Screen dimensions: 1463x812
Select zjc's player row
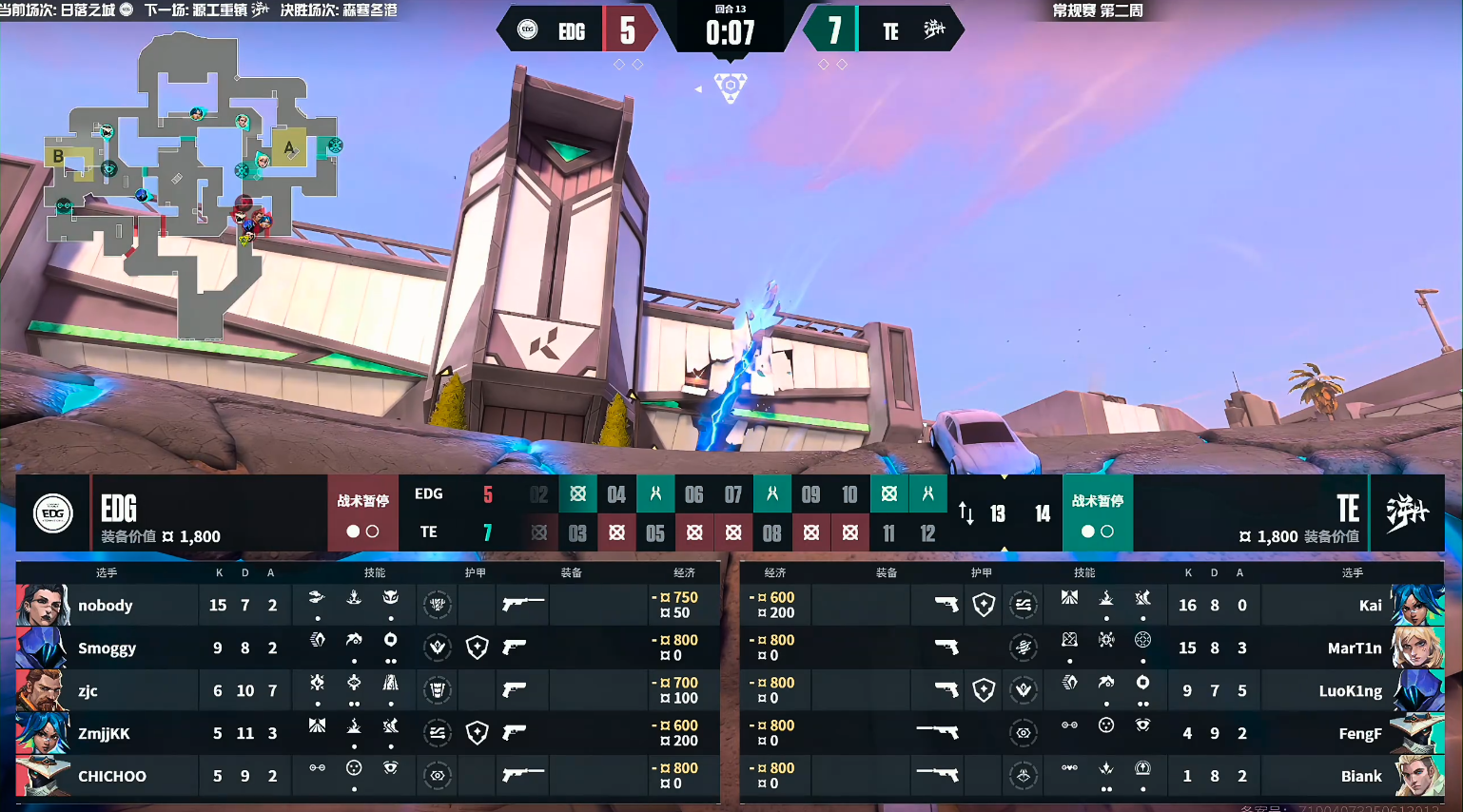[x=366, y=690]
